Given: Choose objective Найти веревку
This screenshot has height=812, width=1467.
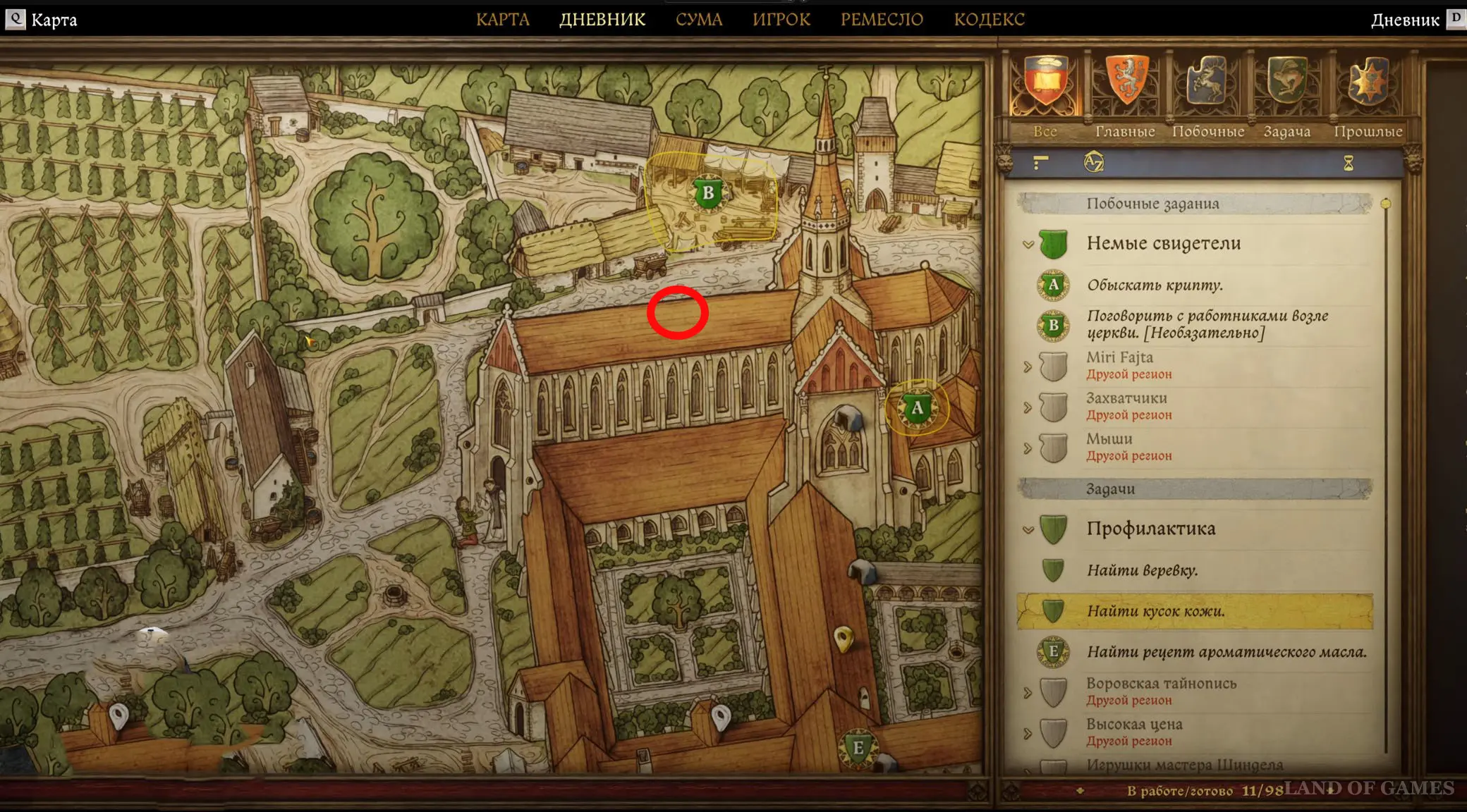Looking at the screenshot, I should point(1142,570).
